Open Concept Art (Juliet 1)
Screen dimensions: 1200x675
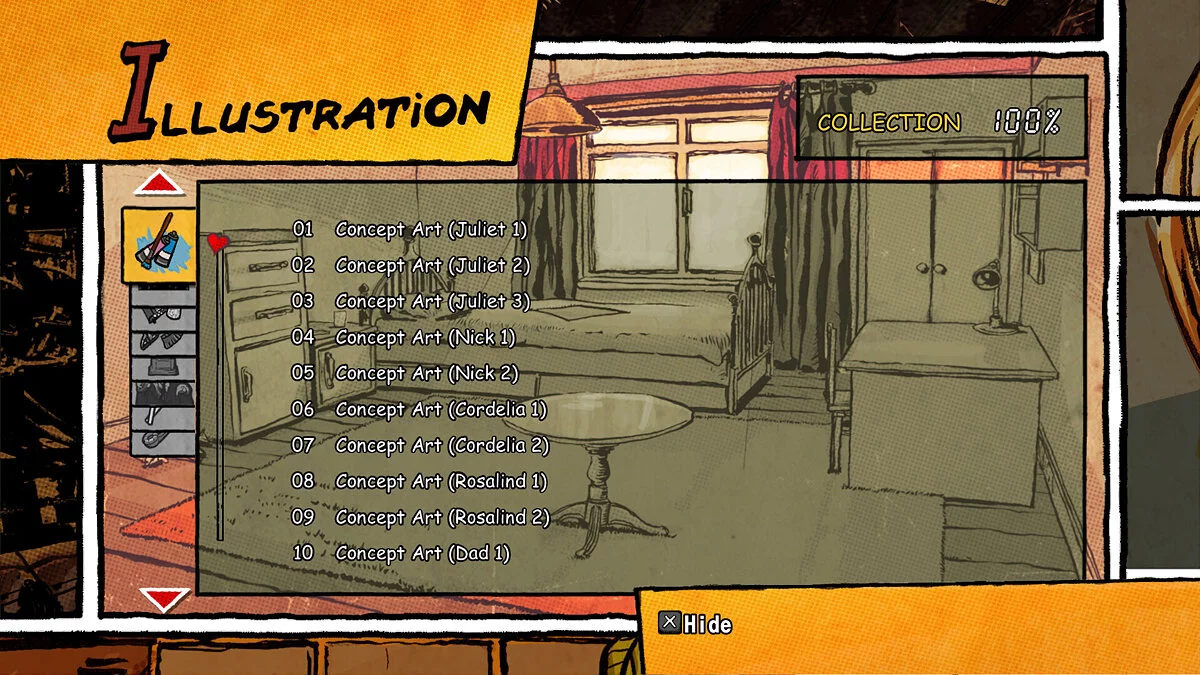coord(430,229)
